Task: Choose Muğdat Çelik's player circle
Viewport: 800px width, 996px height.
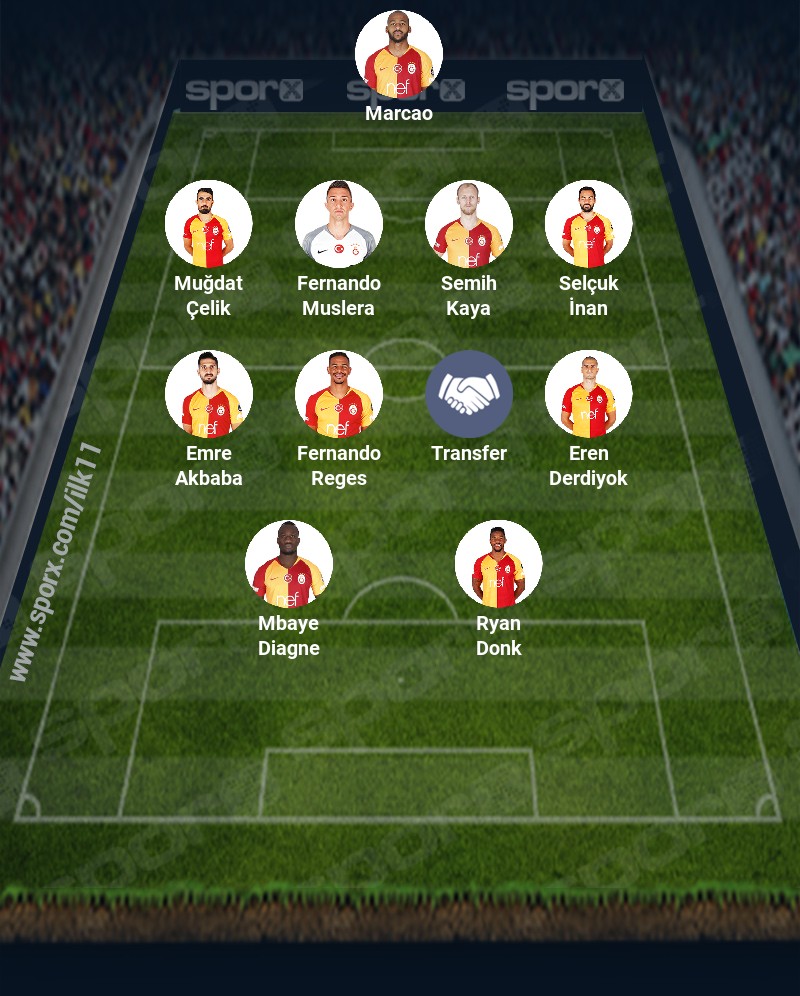Action: (x=209, y=224)
